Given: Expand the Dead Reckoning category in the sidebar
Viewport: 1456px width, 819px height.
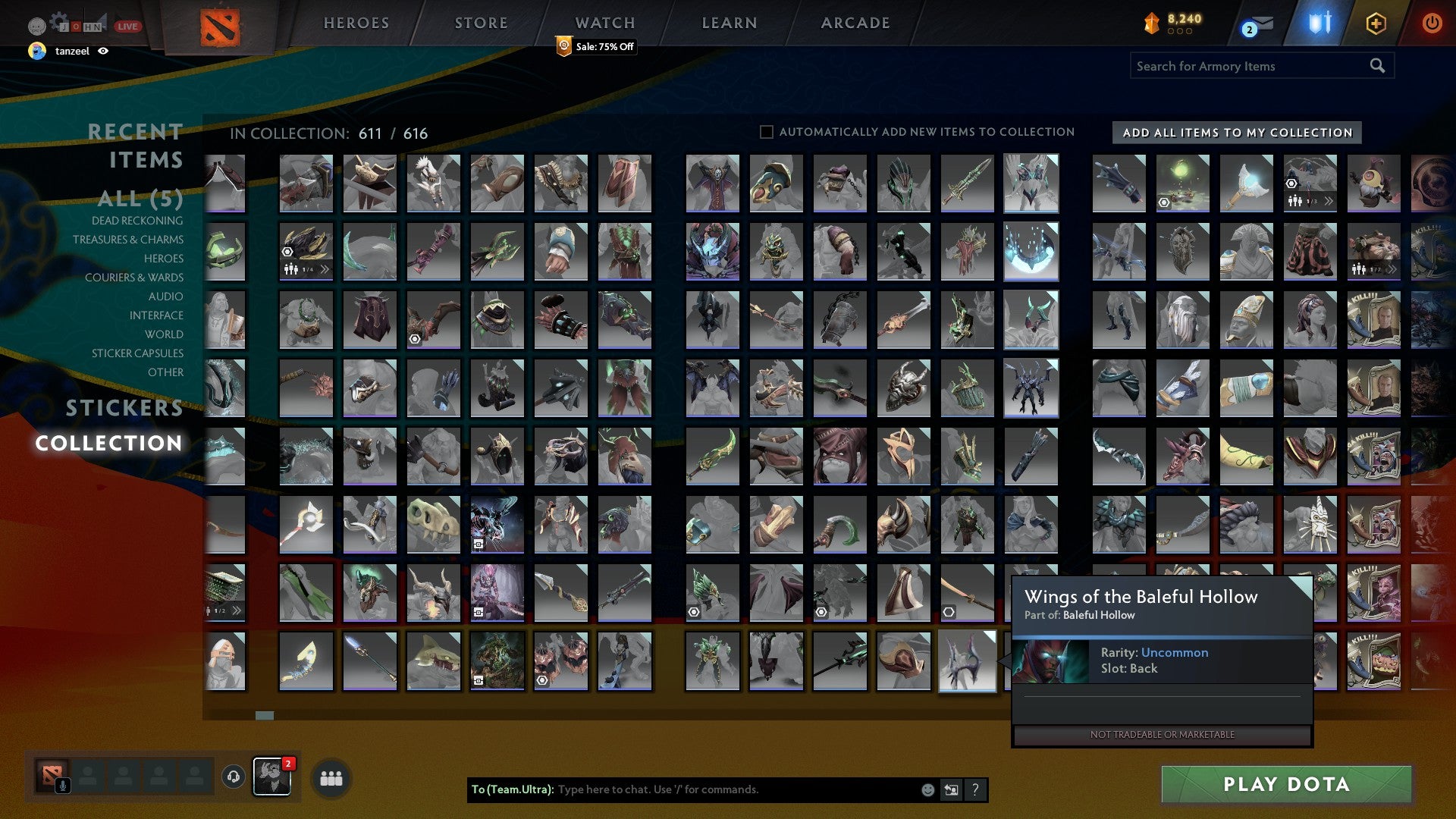Looking at the screenshot, I should click(136, 221).
